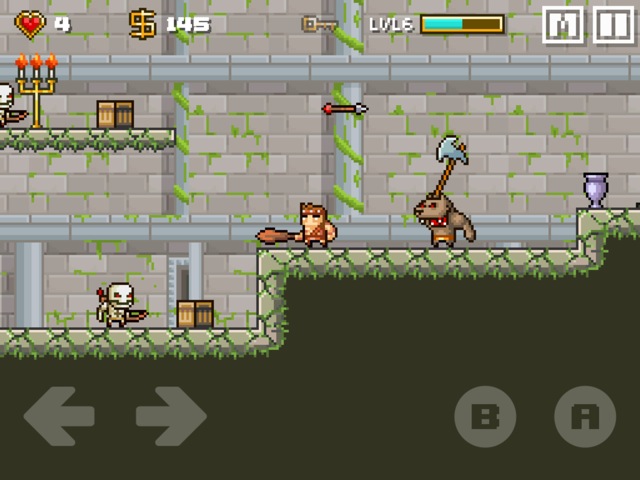
Task: Tap the left arrow movement control
Action: 59,416
